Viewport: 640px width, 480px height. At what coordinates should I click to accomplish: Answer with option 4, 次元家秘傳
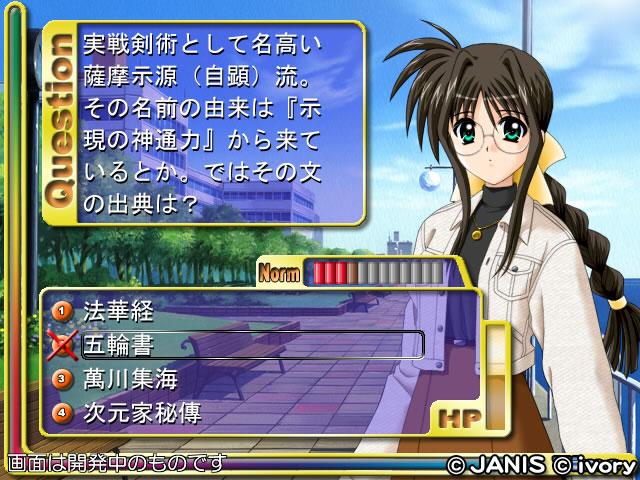click(142, 411)
